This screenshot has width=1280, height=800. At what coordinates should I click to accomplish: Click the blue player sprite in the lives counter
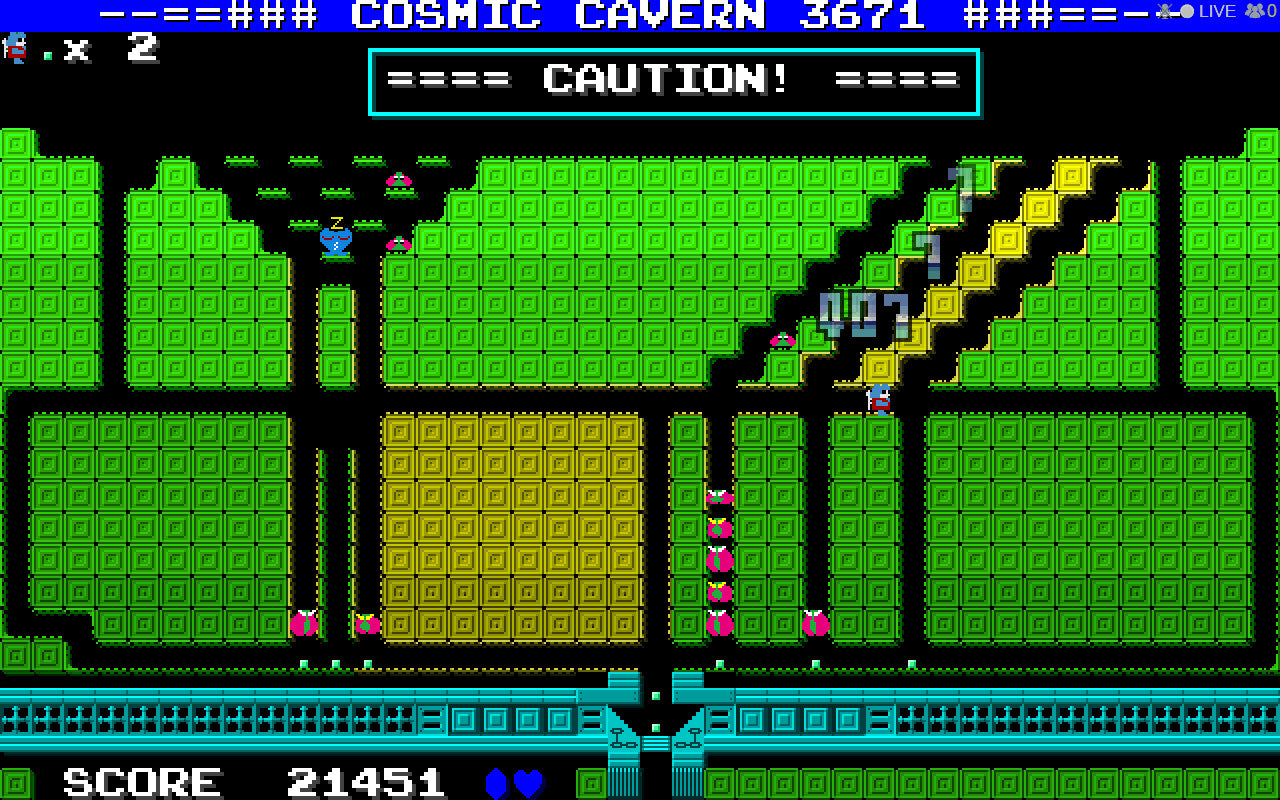13,48
